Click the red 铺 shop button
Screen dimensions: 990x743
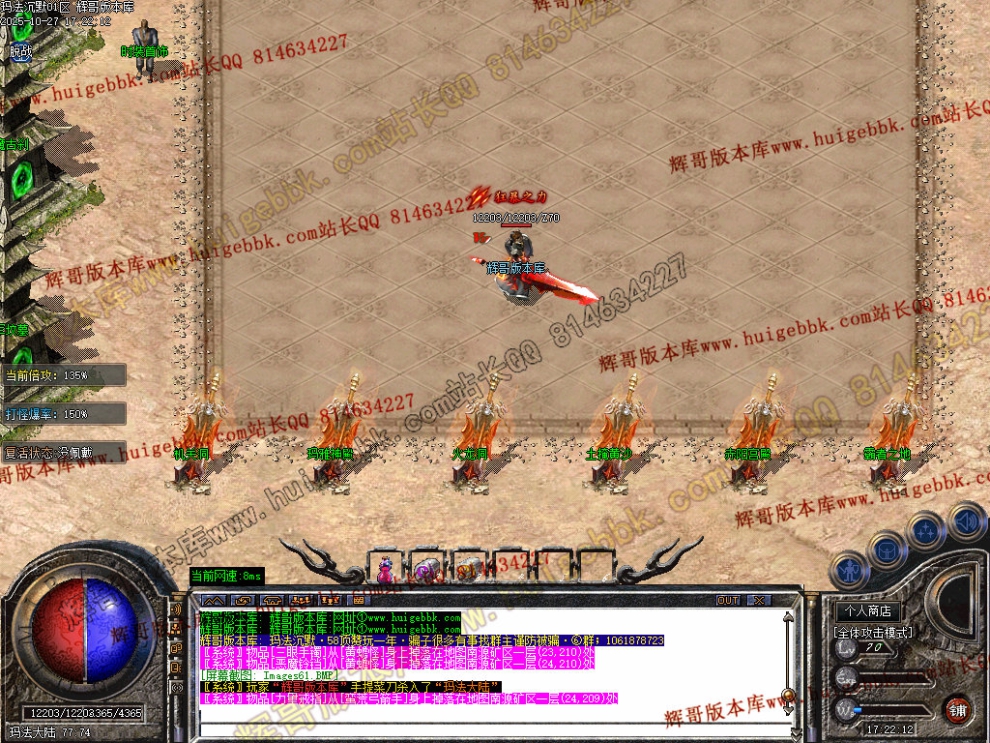[x=959, y=707]
